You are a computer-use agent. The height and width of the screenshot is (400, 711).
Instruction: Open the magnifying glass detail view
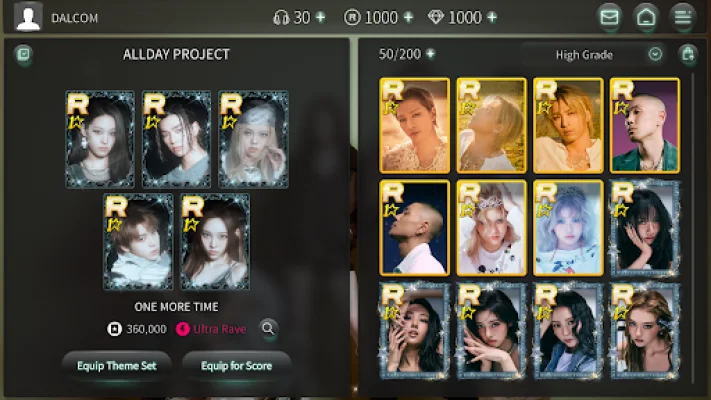(268, 328)
